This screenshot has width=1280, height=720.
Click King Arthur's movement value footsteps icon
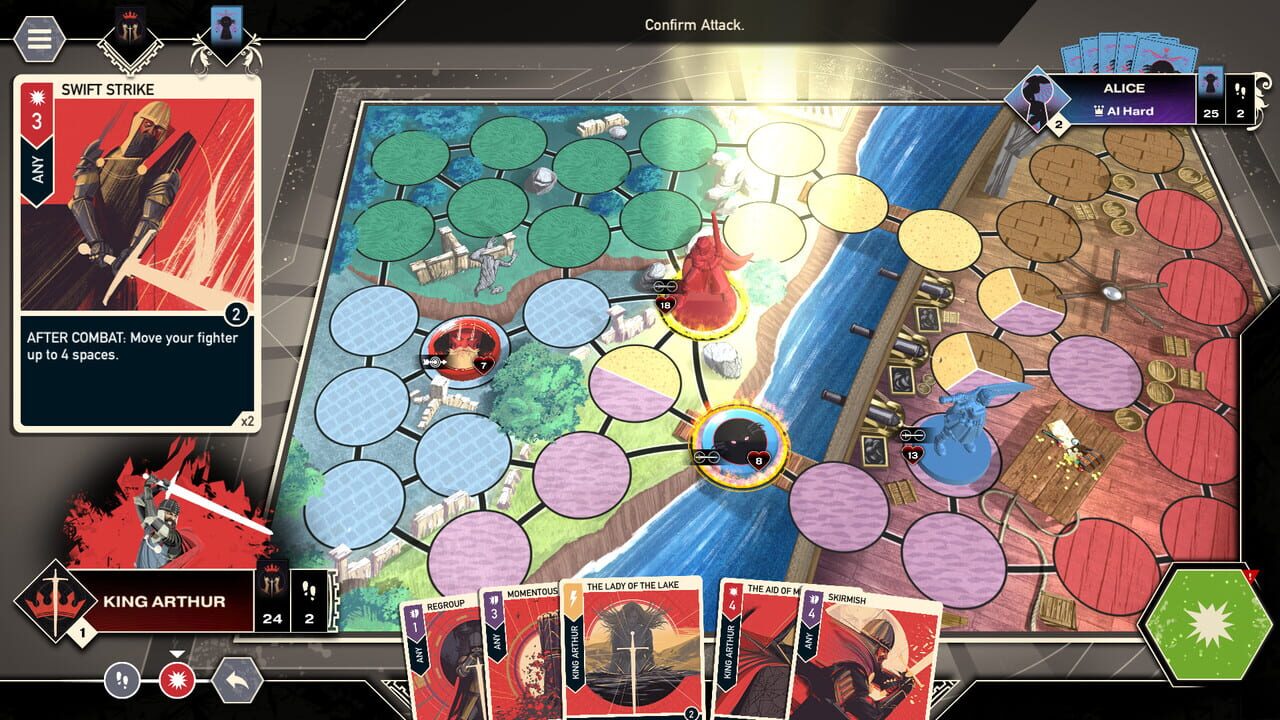click(x=308, y=589)
